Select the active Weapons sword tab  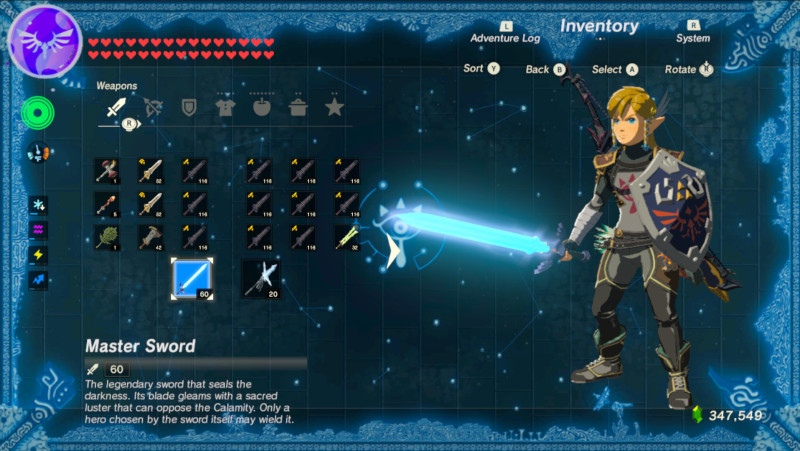pyautogui.click(x=116, y=107)
